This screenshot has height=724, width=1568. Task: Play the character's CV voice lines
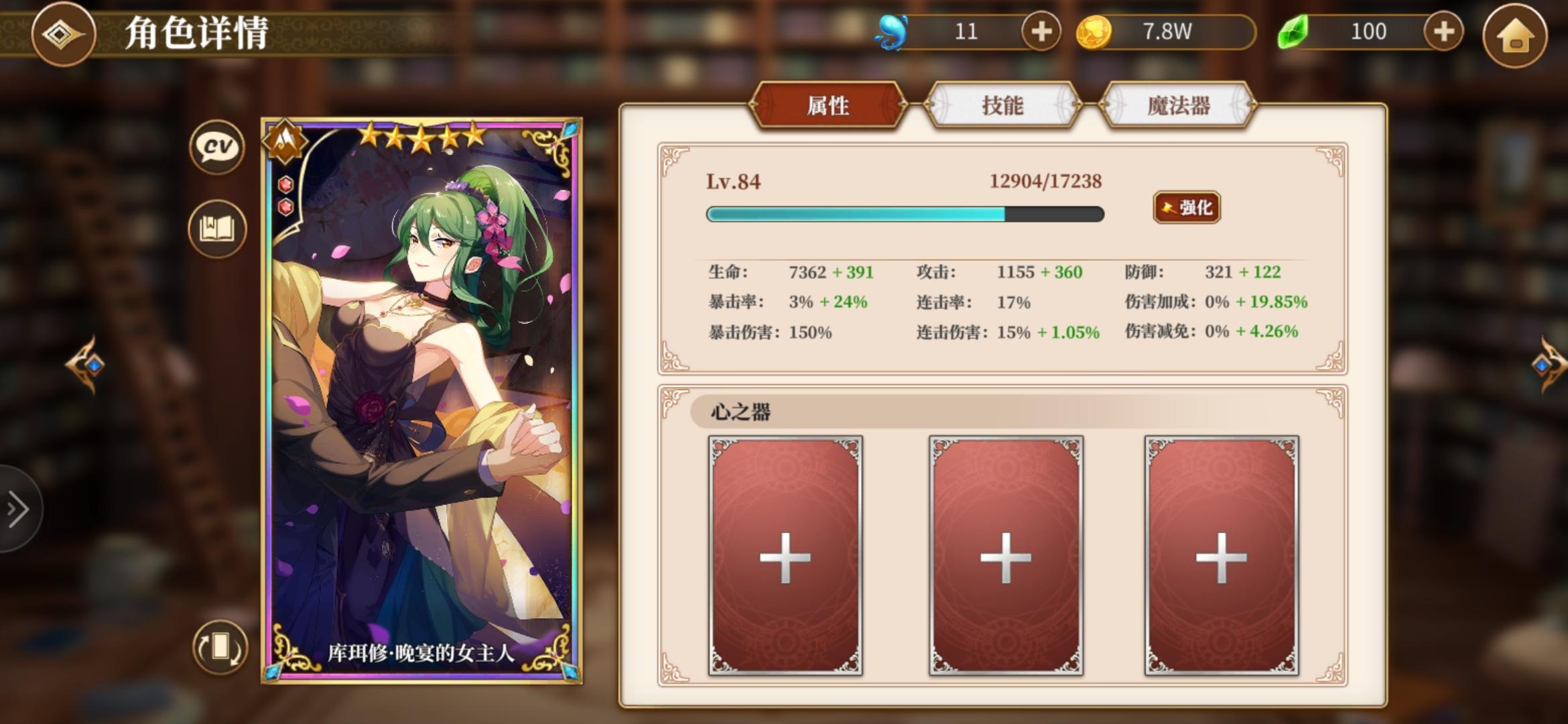click(x=216, y=147)
